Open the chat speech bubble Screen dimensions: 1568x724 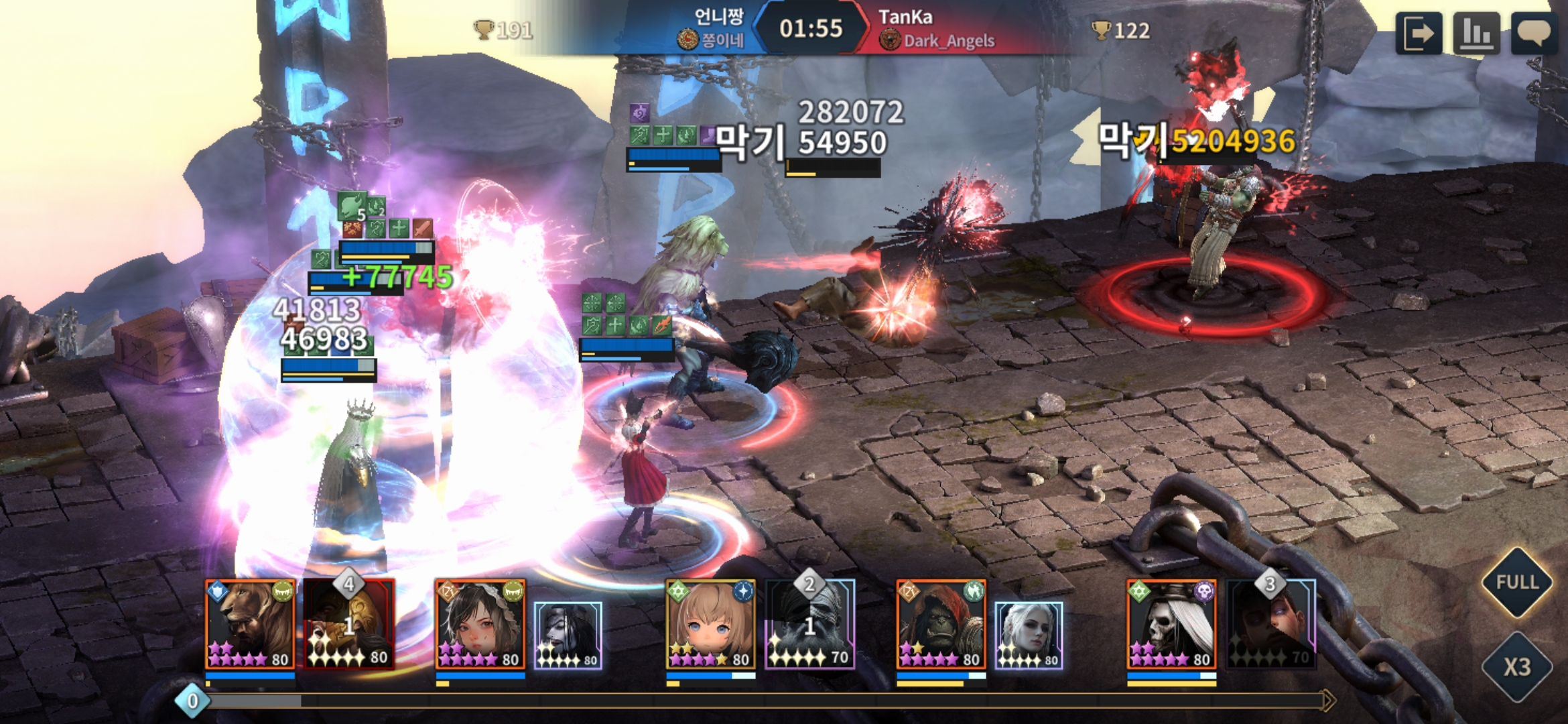click(1534, 33)
